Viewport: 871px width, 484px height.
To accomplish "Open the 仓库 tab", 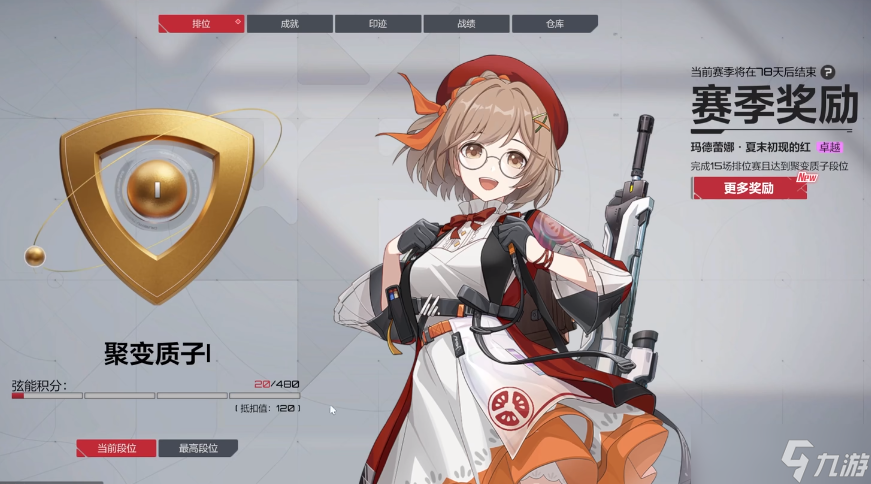I will coord(554,24).
